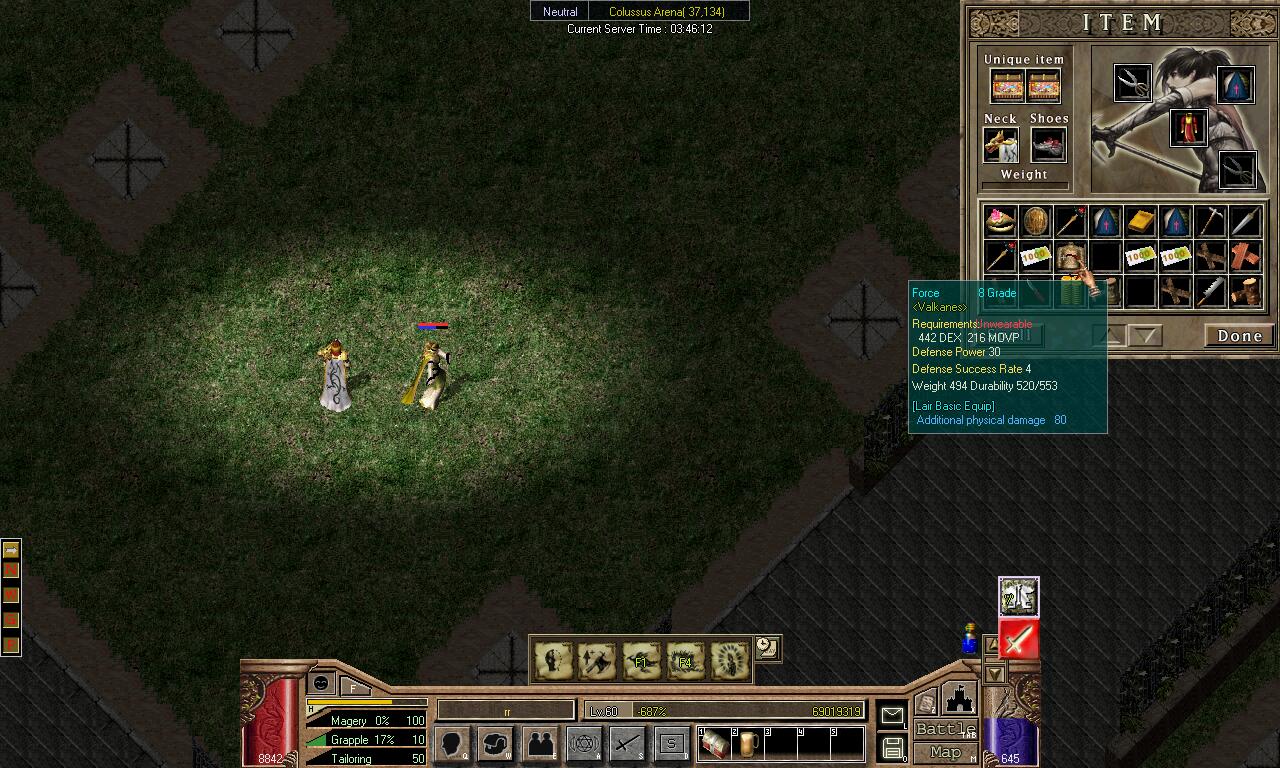This screenshot has width=1280, height=768.
Task: Open the castle icon button
Action: click(x=958, y=698)
